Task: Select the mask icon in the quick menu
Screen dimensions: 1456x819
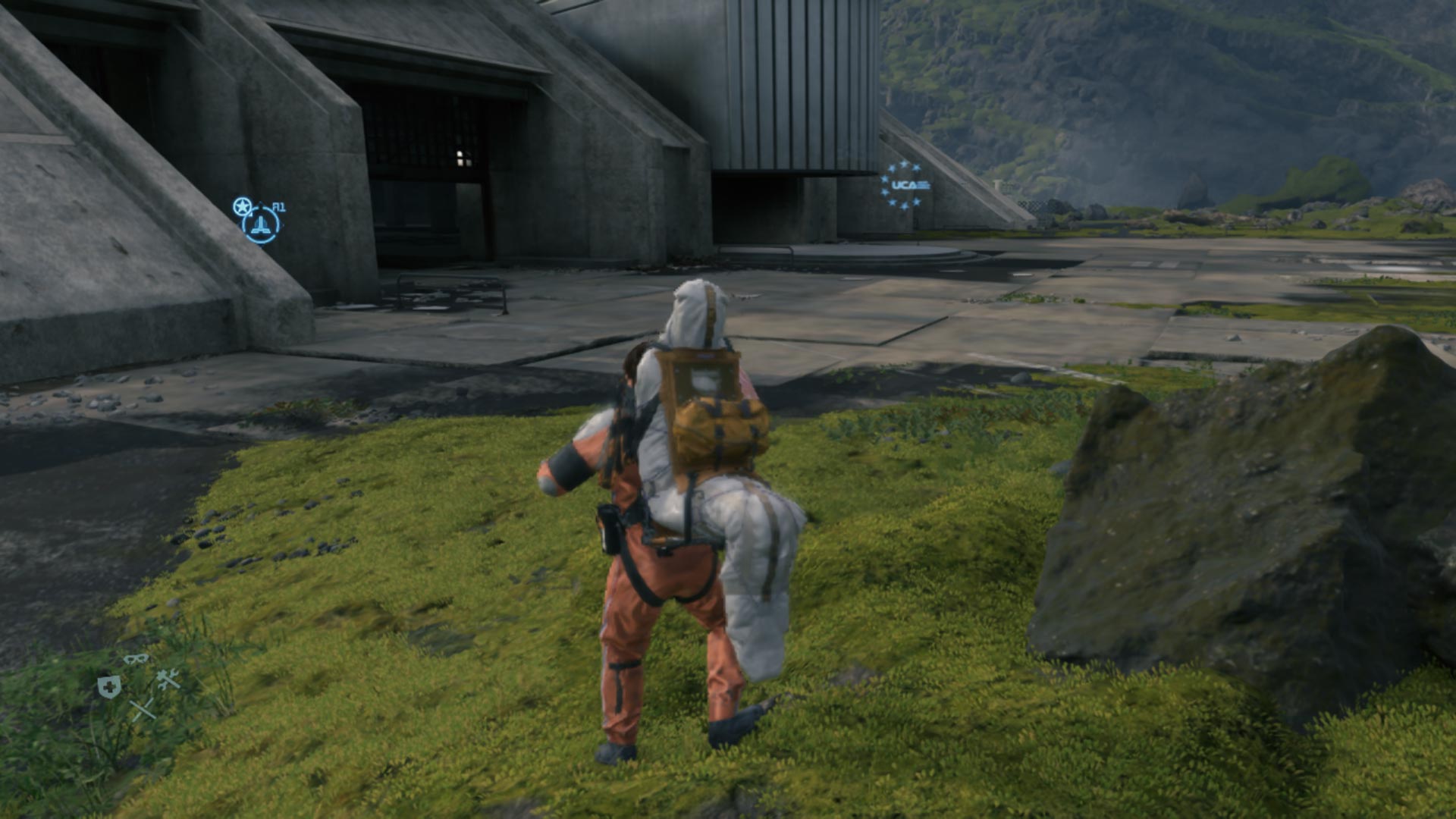Action: 136,659
